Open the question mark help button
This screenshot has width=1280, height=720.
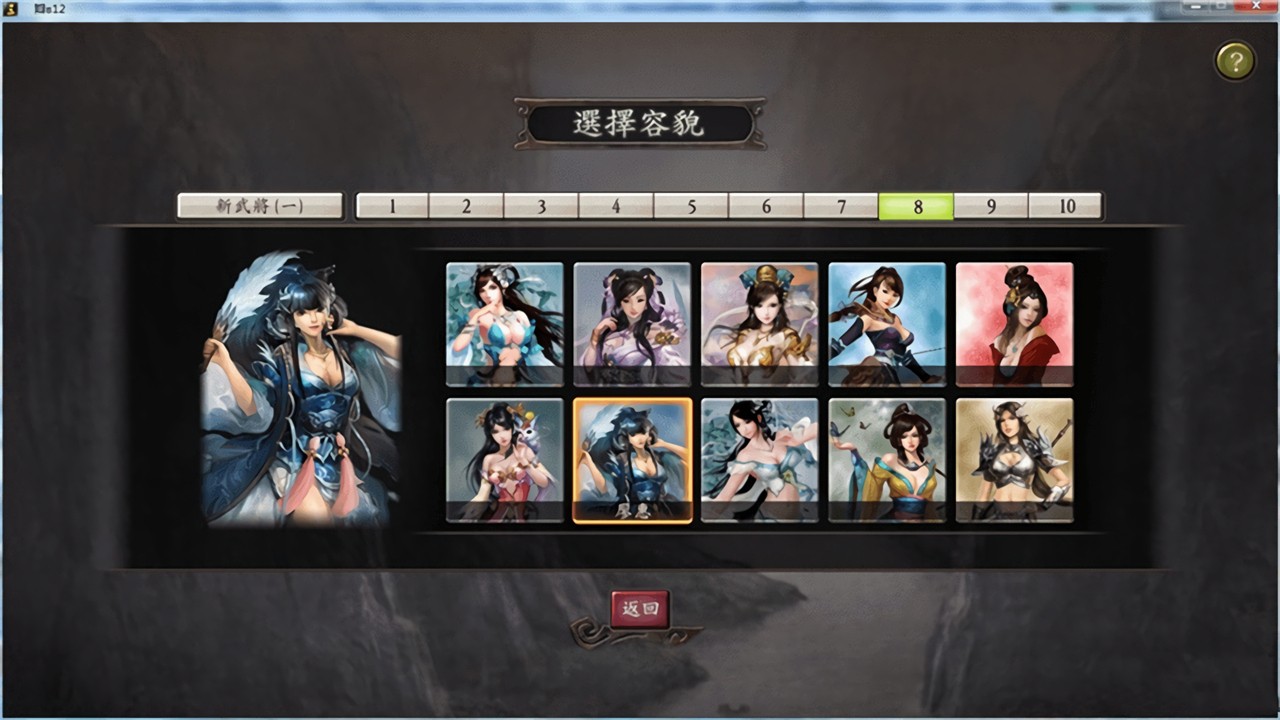tap(1235, 62)
